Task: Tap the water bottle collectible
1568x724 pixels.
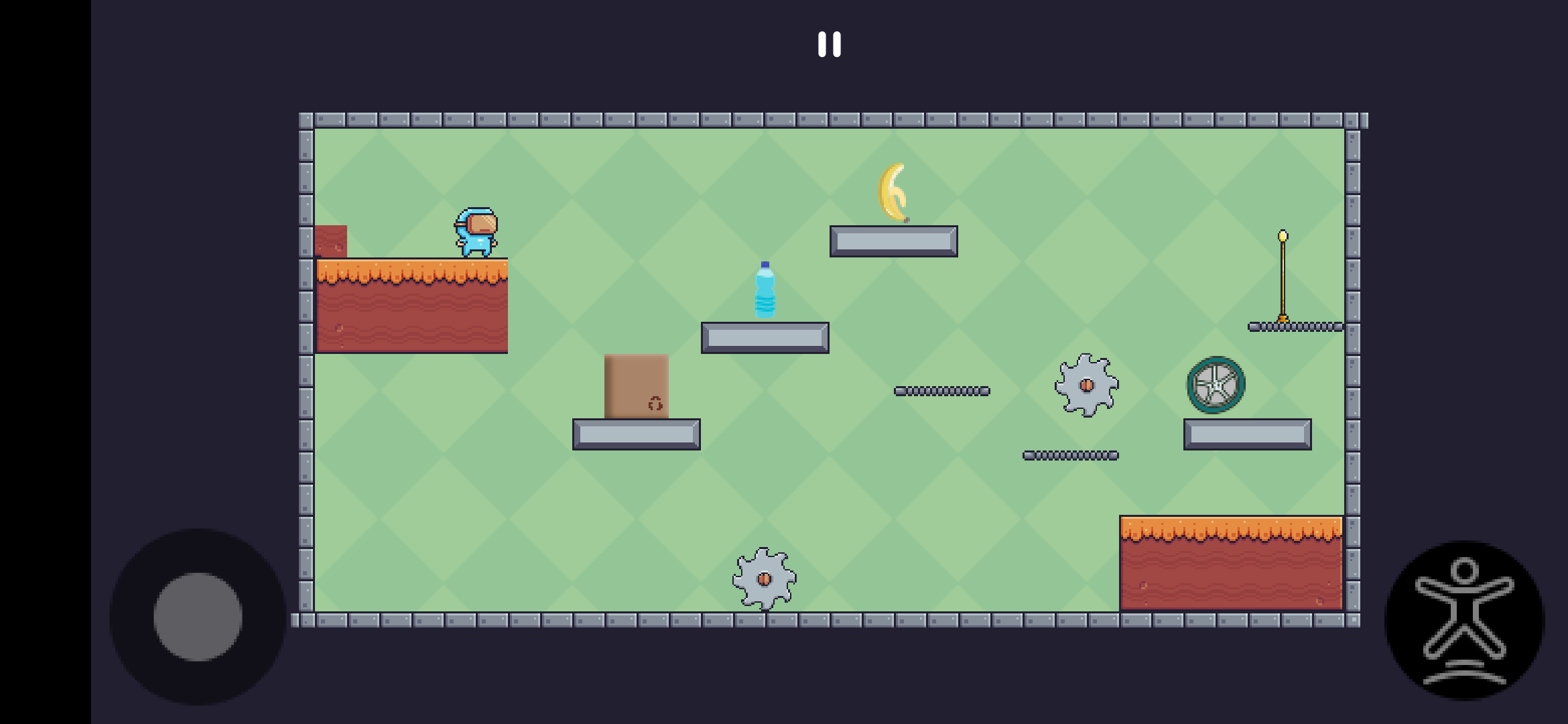Action: coord(764,287)
